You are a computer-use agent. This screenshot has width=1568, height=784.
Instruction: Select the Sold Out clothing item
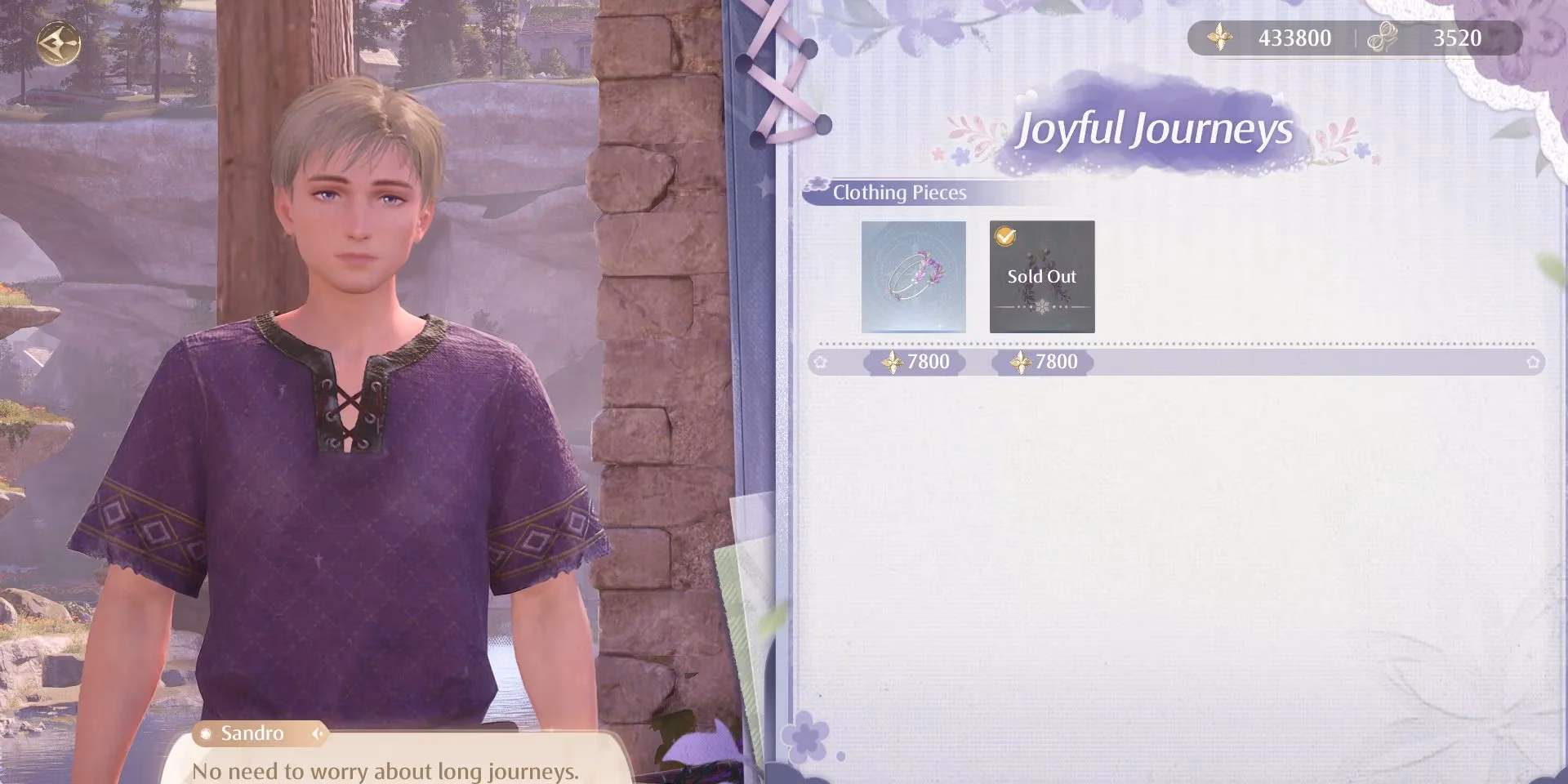1041,276
